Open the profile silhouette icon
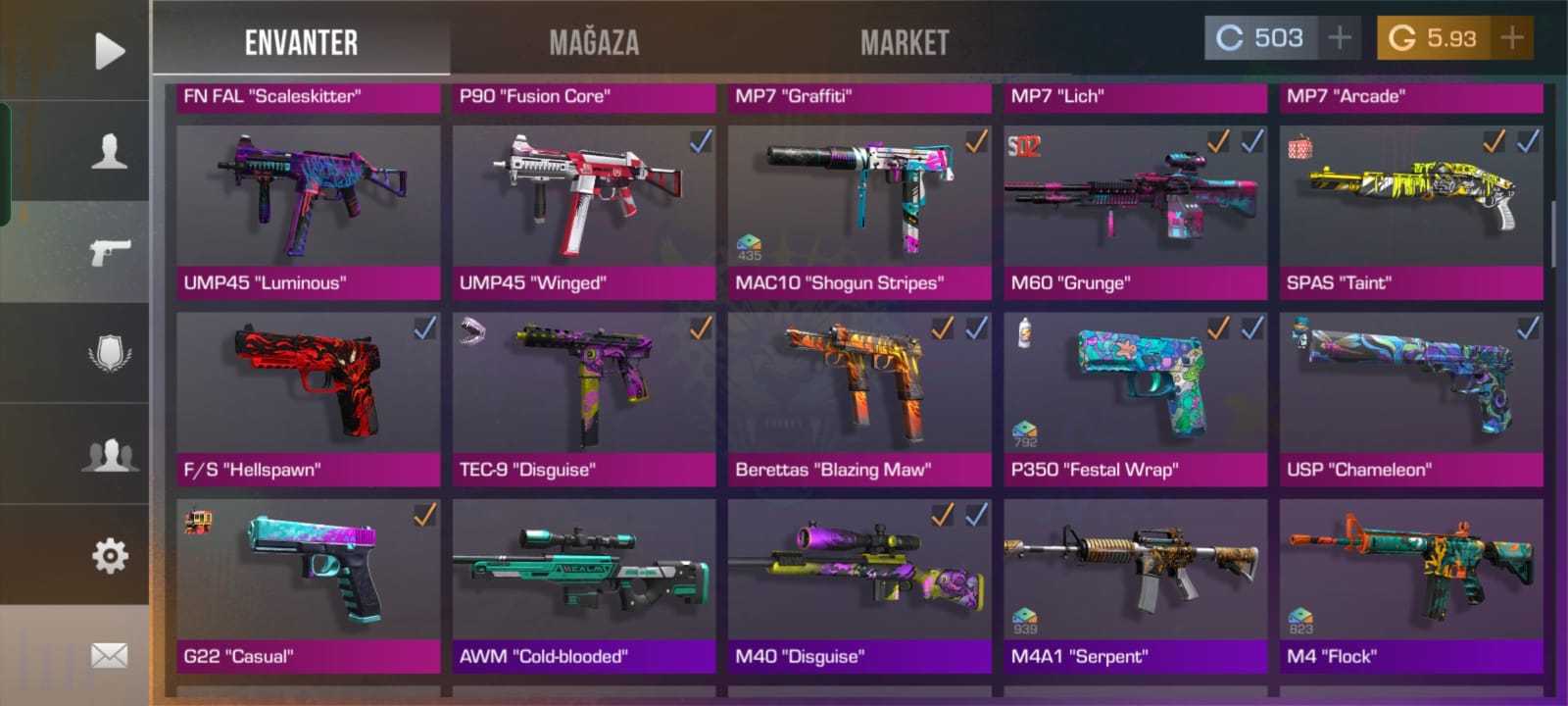 (109, 152)
